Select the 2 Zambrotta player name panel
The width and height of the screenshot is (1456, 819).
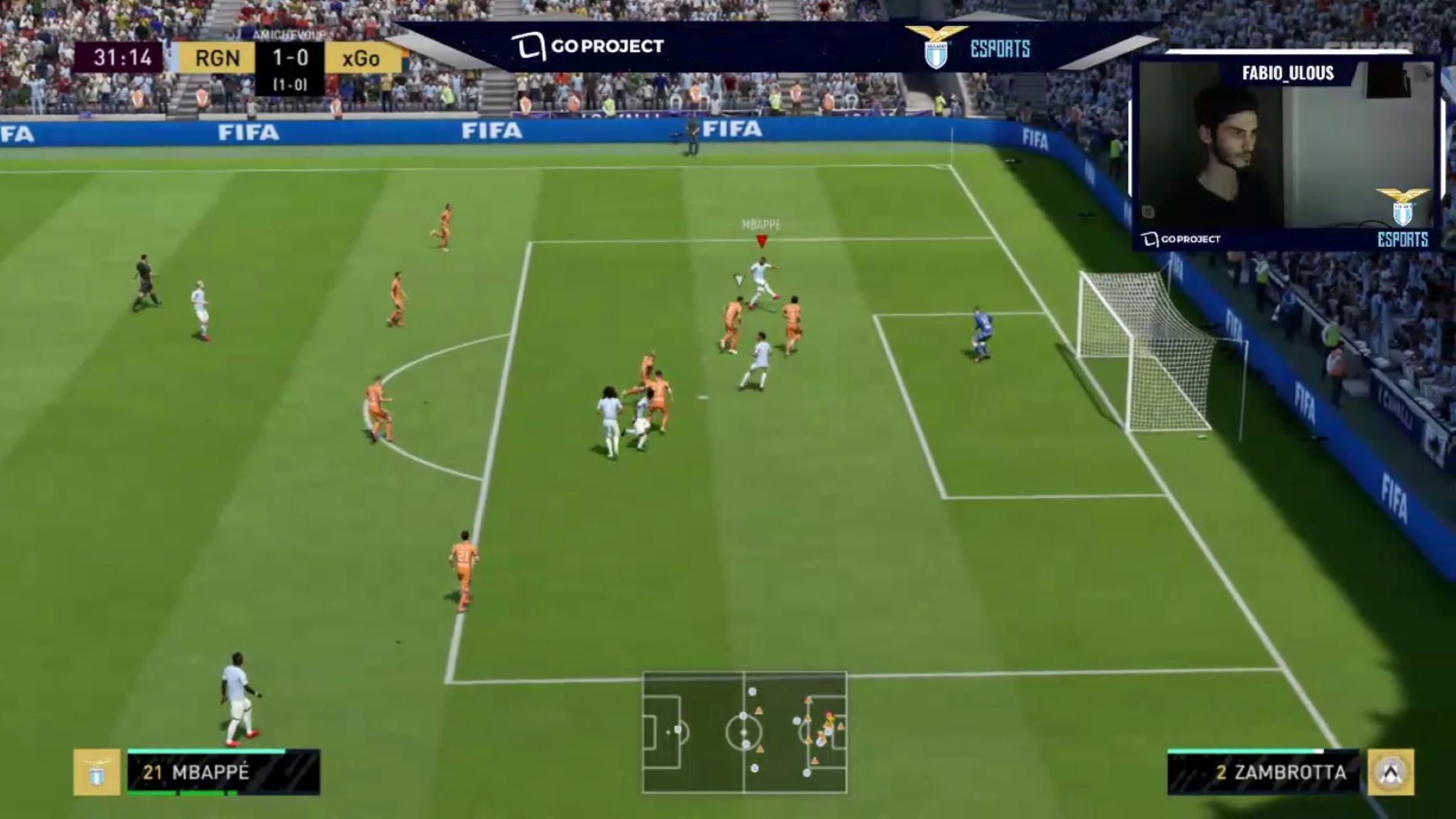1263,772
